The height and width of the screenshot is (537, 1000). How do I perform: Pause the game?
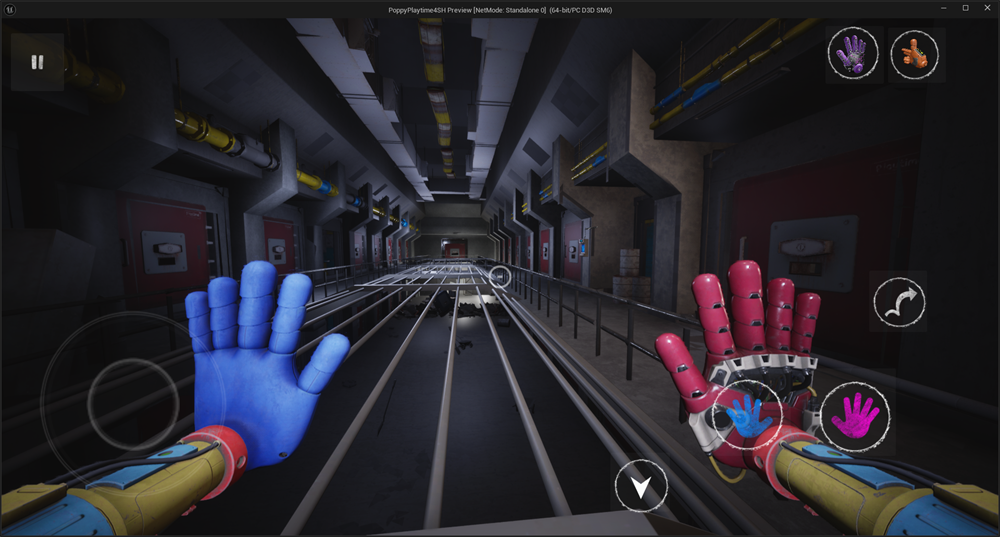(37, 62)
